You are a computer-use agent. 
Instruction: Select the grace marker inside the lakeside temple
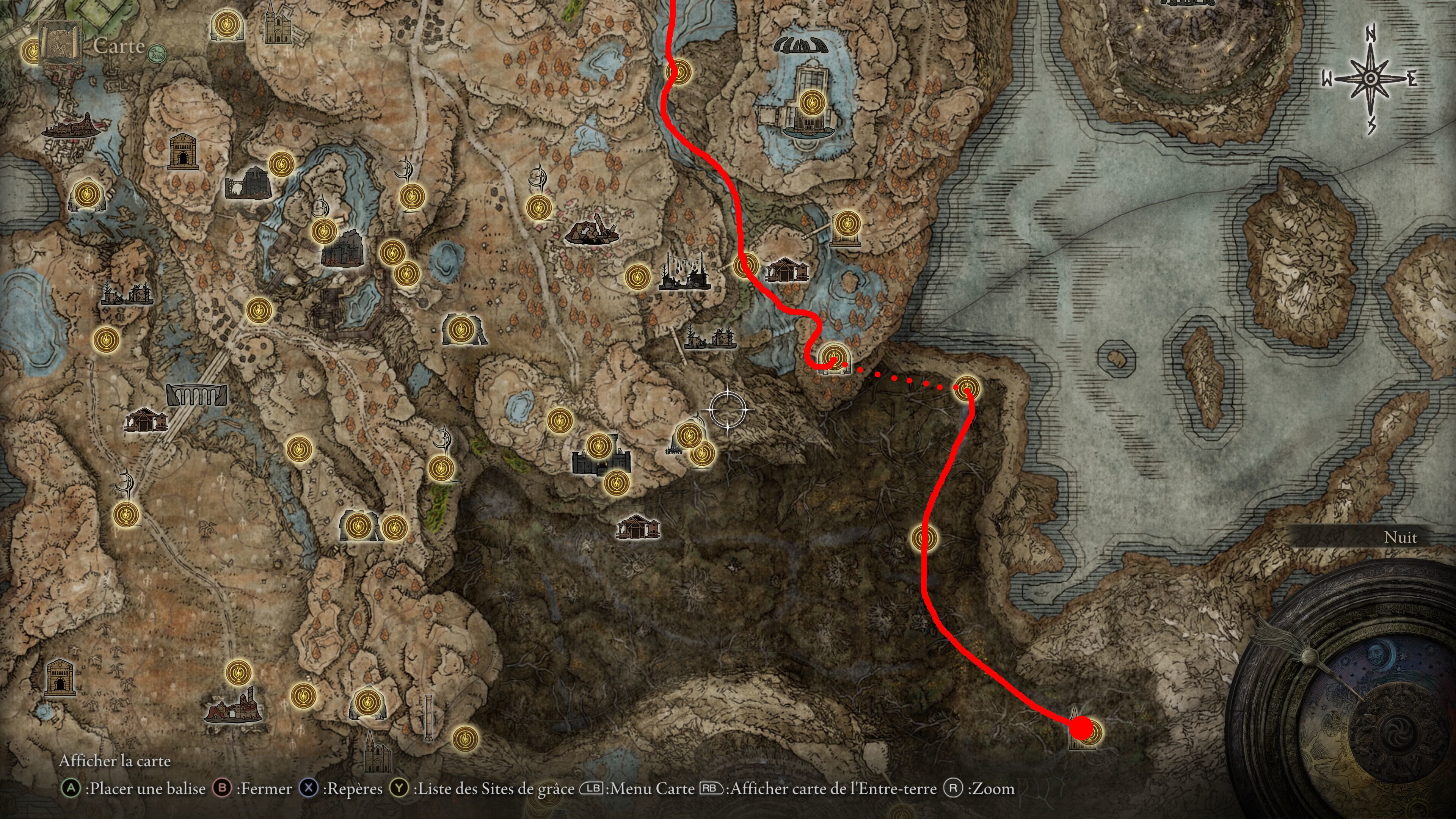tap(812, 103)
